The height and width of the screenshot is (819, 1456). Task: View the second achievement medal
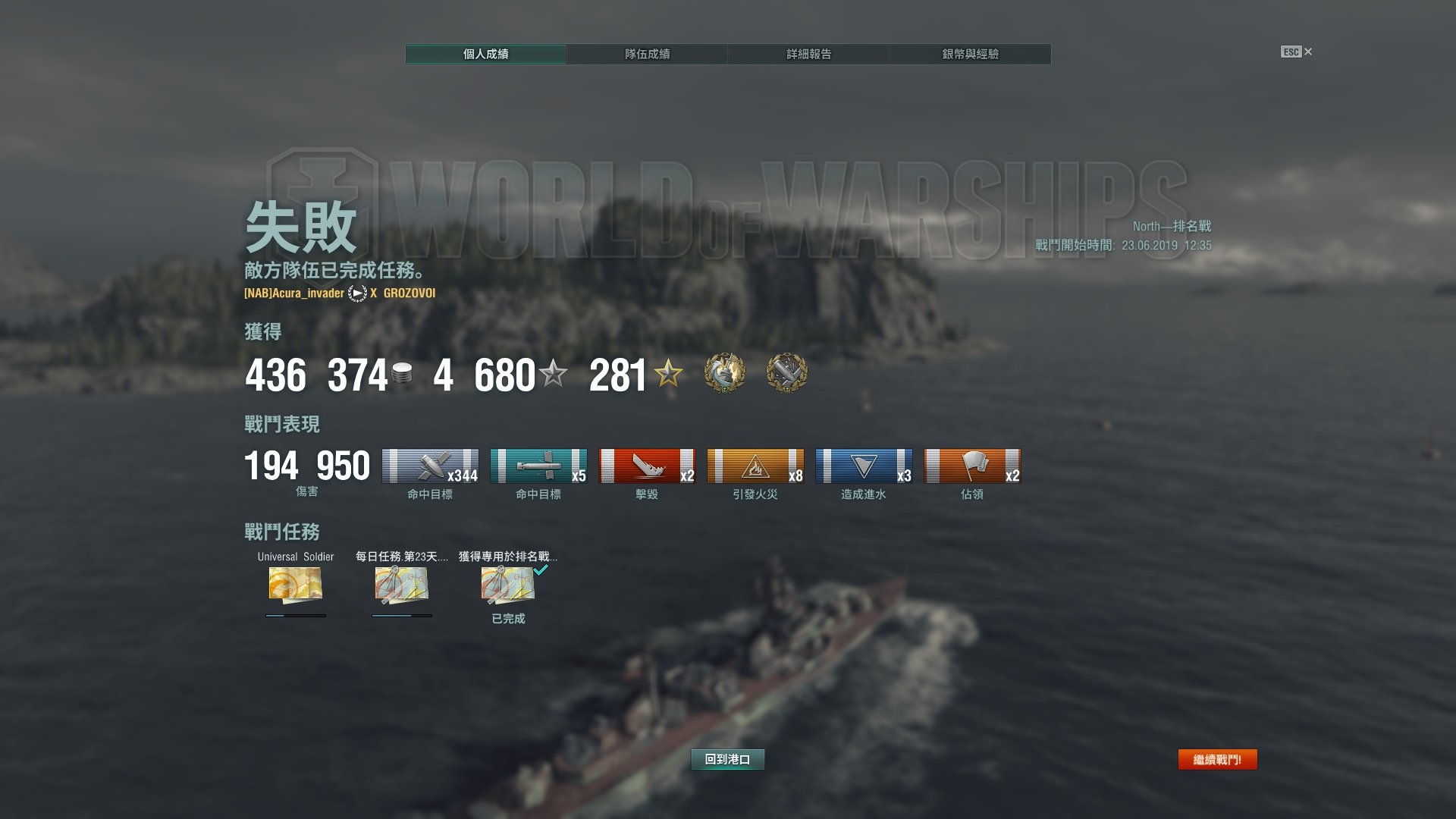786,373
